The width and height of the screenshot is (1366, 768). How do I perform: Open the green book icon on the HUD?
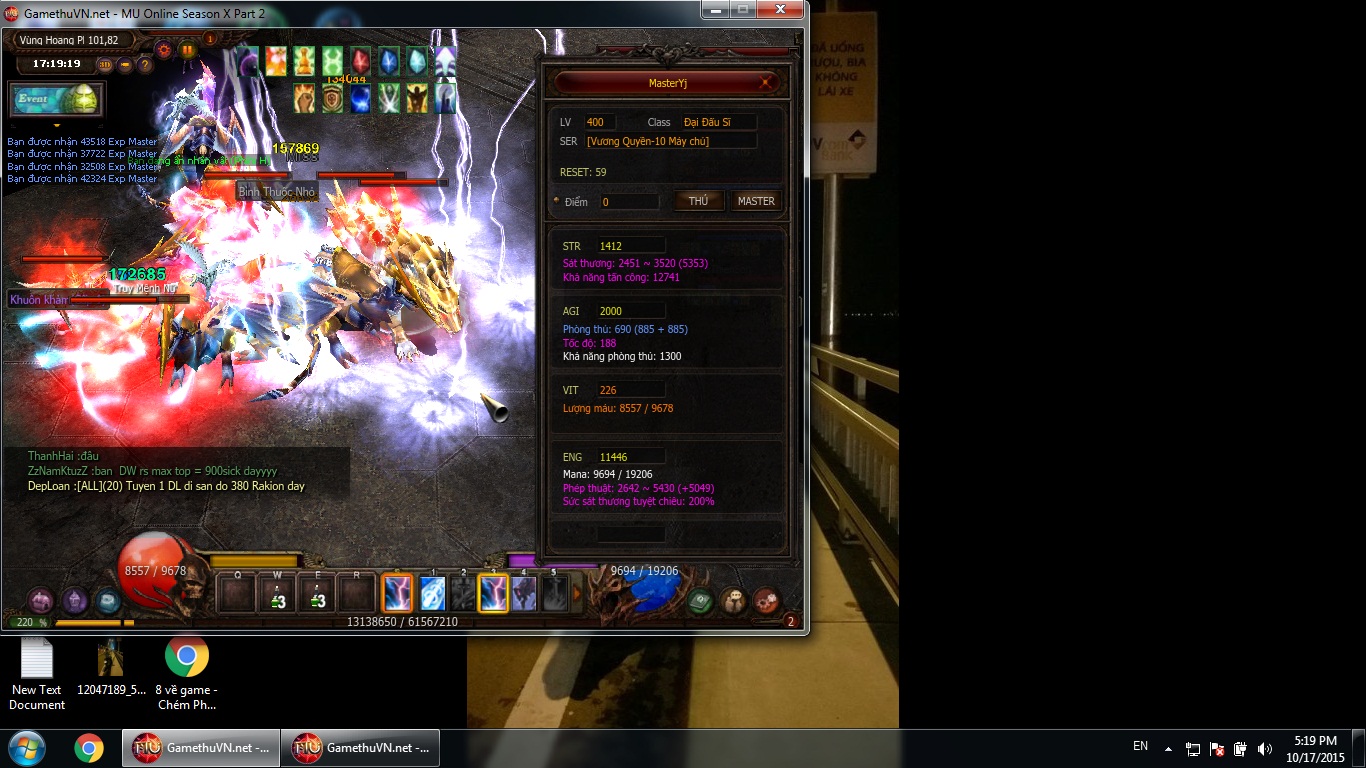pos(700,601)
